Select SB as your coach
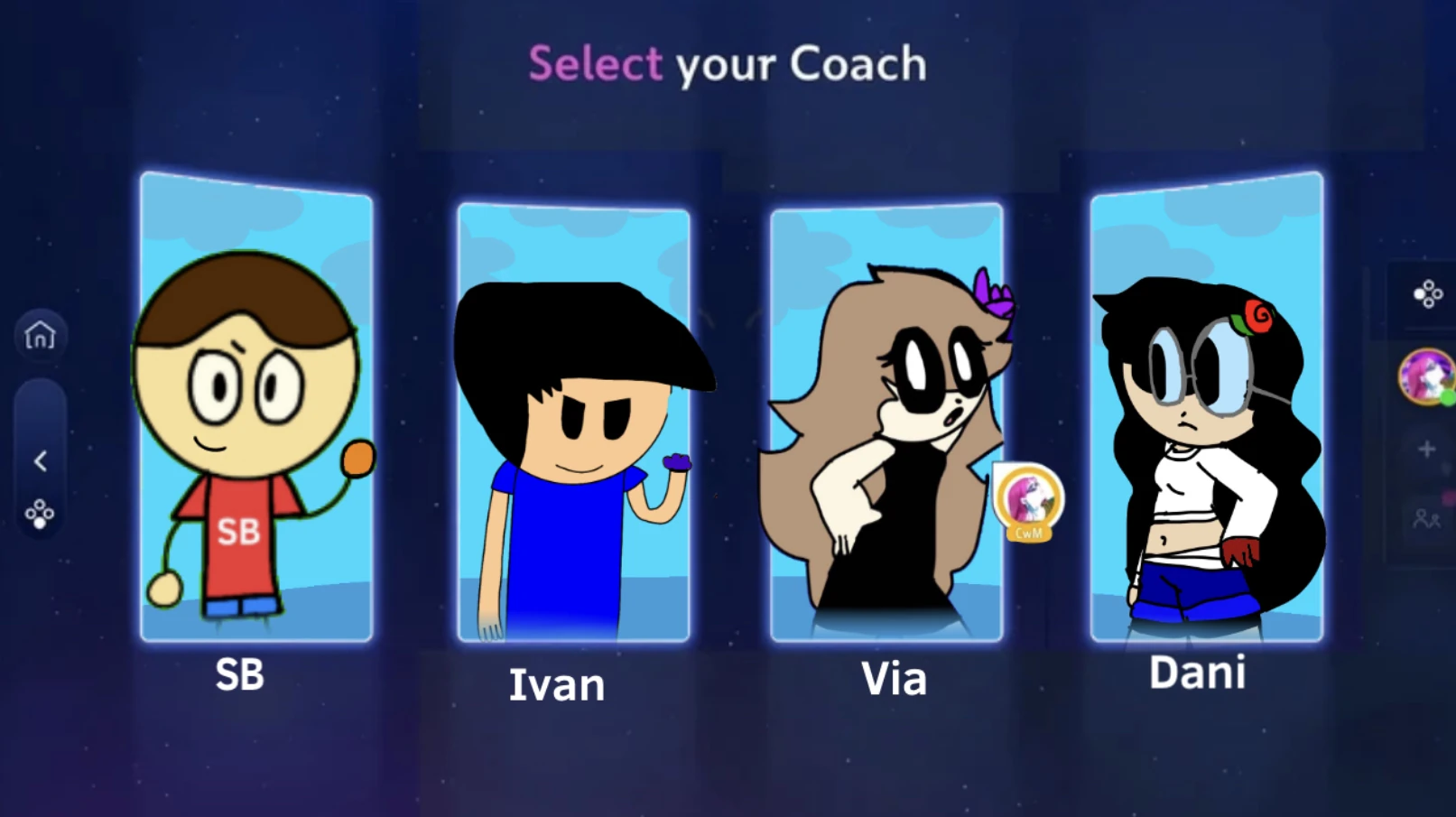 (x=255, y=406)
